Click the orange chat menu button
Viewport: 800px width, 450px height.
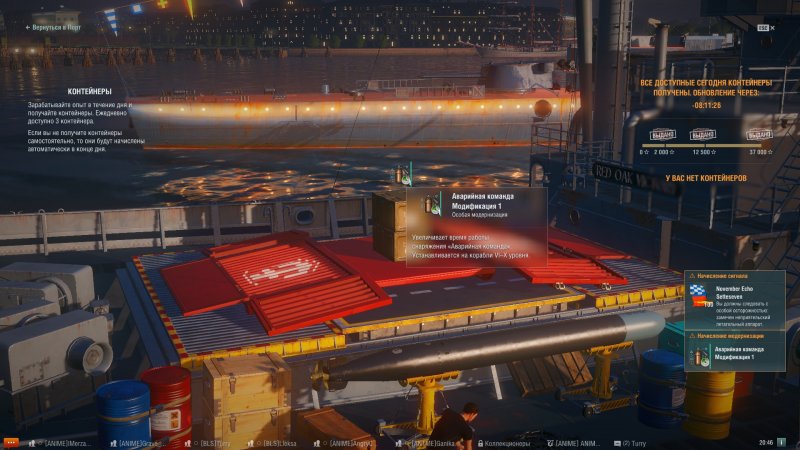pyautogui.click(x=11, y=441)
